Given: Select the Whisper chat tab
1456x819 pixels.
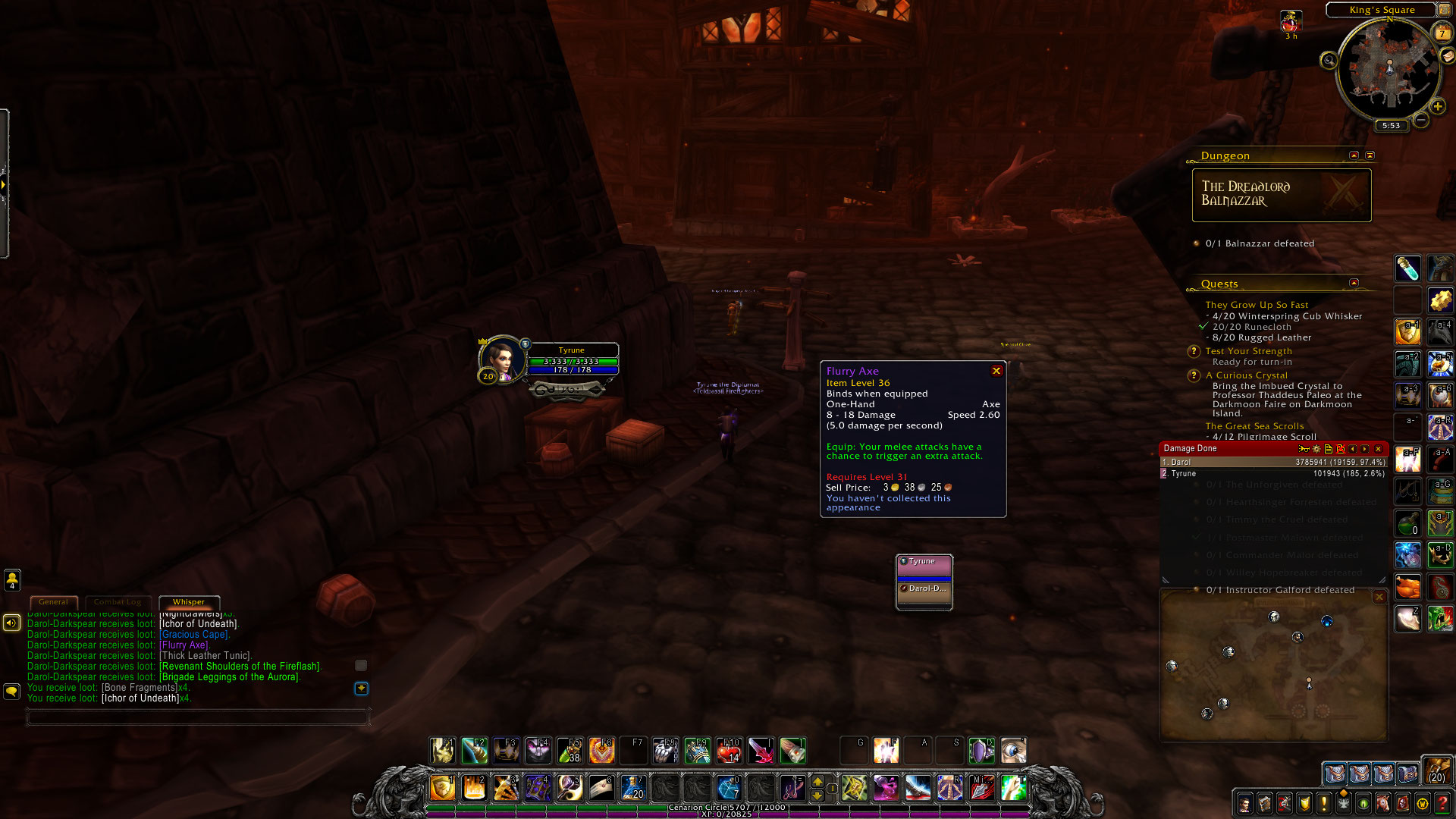Looking at the screenshot, I should point(189,602).
